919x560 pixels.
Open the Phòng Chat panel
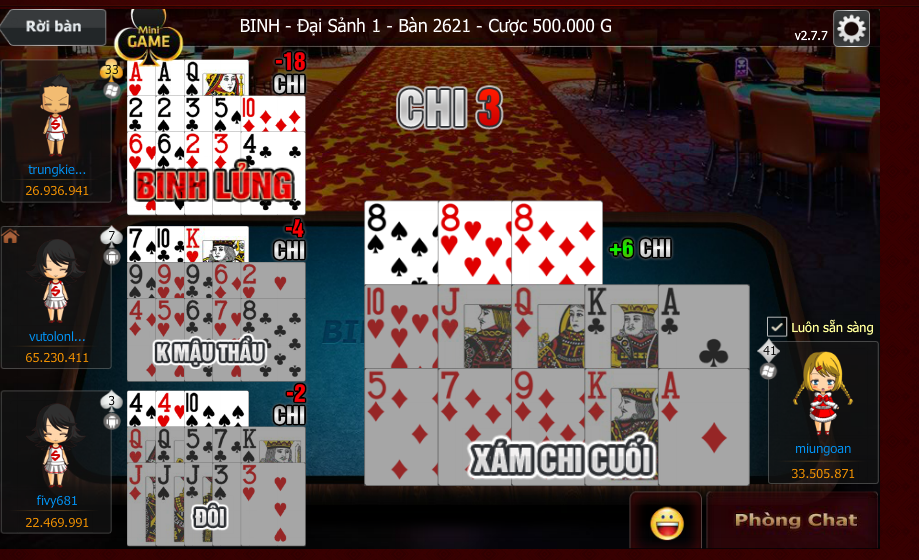tap(795, 520)
